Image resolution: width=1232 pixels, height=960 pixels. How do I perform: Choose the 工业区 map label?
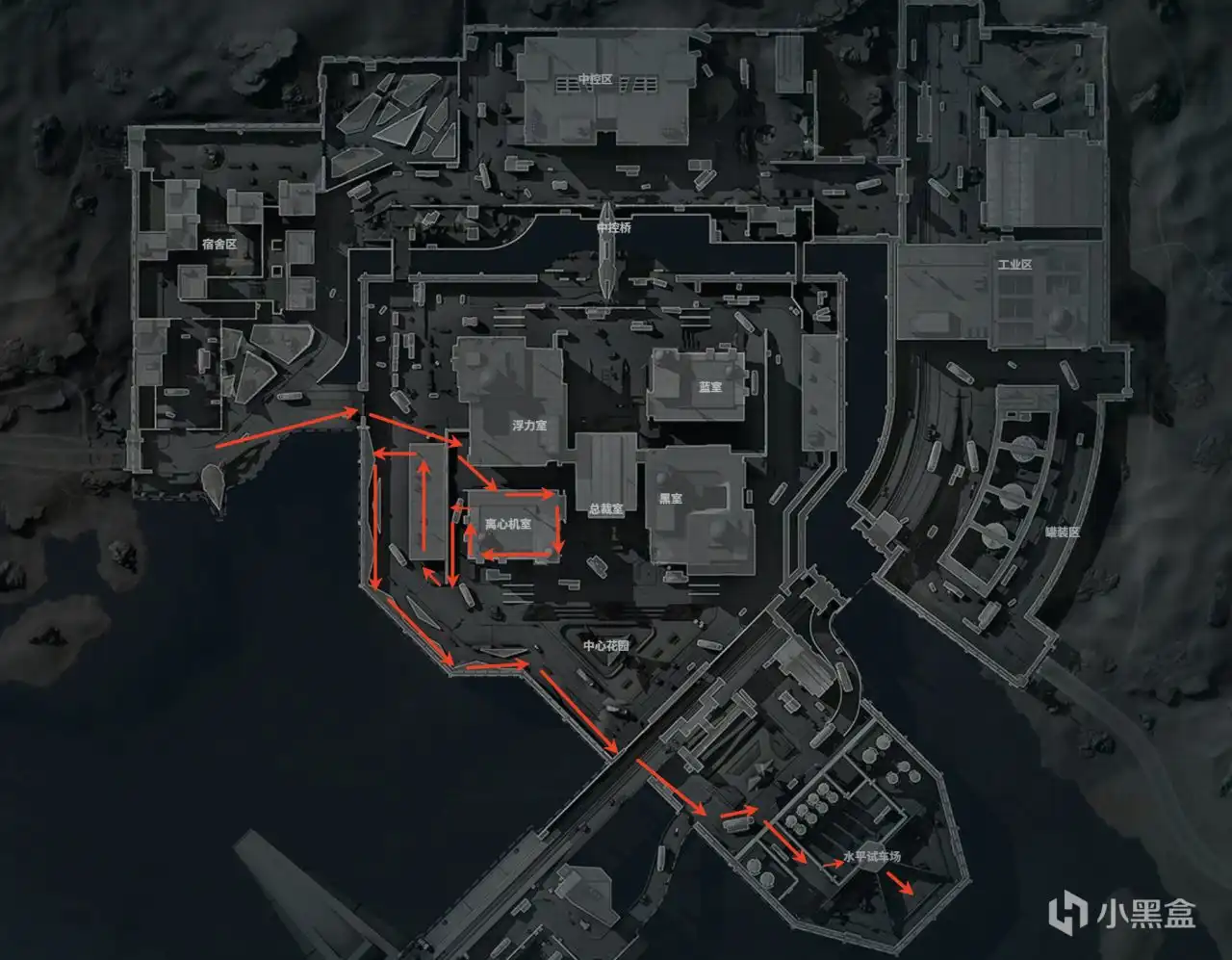(1014, 264)
